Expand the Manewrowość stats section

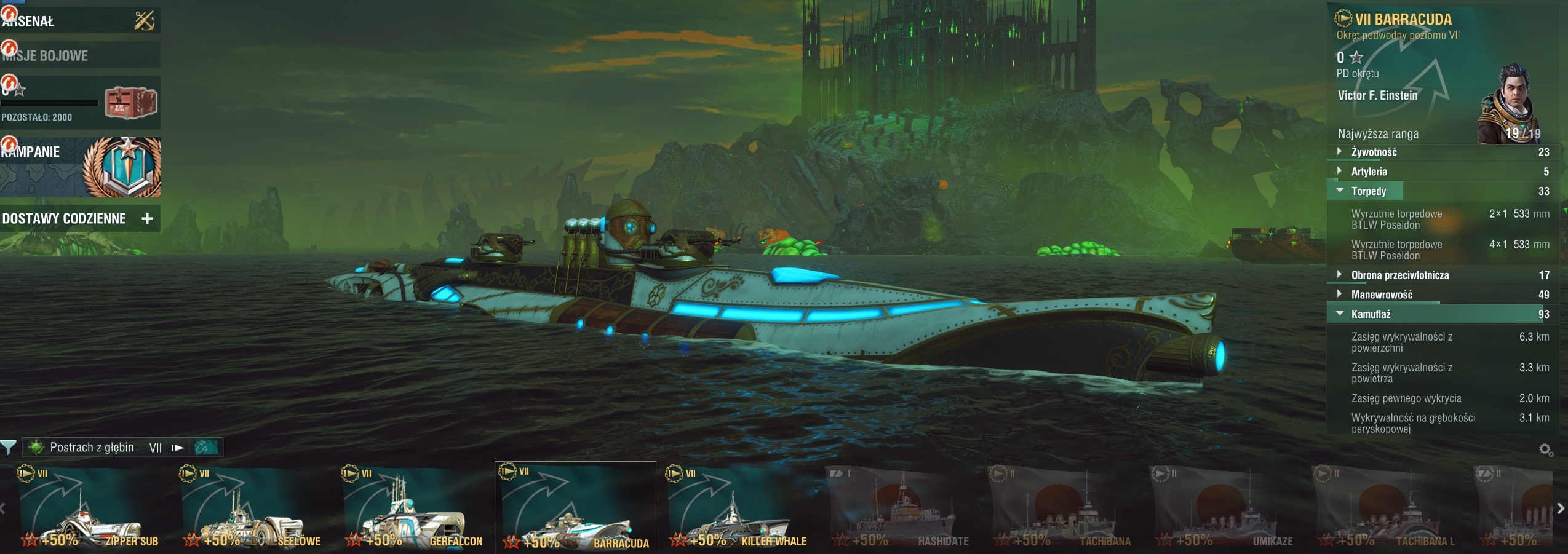coord(1381,295)
